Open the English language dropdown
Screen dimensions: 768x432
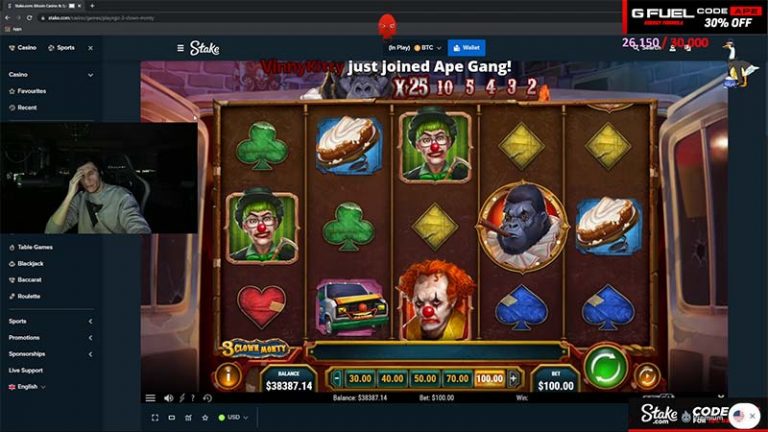[28, 386]
